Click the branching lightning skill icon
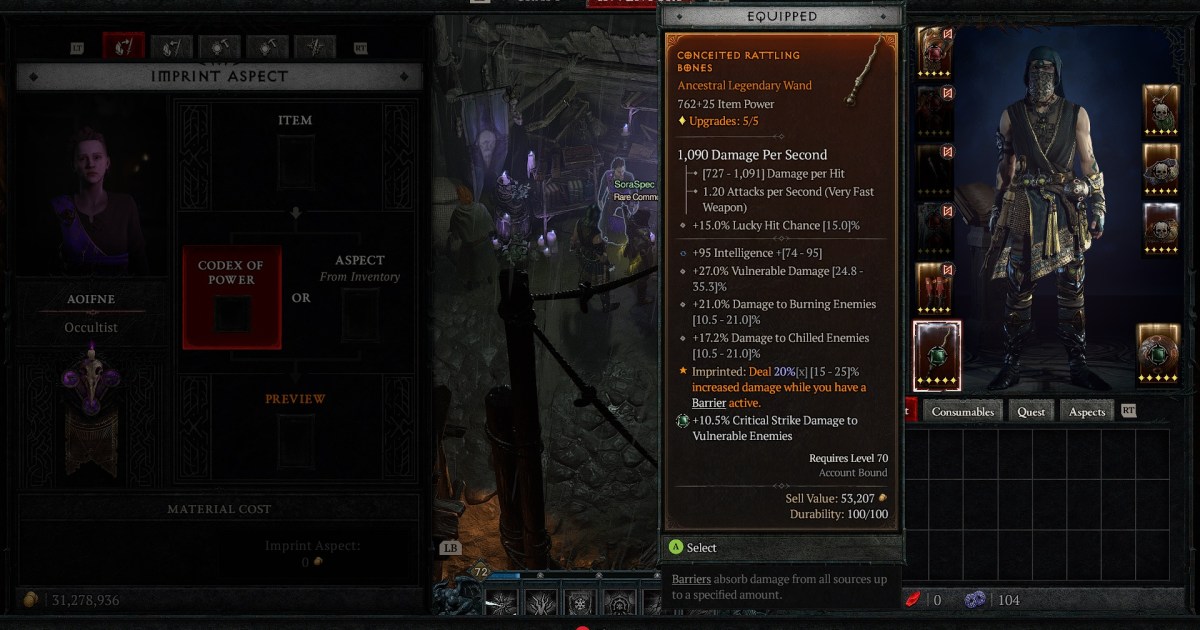Screen dimensions: 1200x630 (541, 602)
